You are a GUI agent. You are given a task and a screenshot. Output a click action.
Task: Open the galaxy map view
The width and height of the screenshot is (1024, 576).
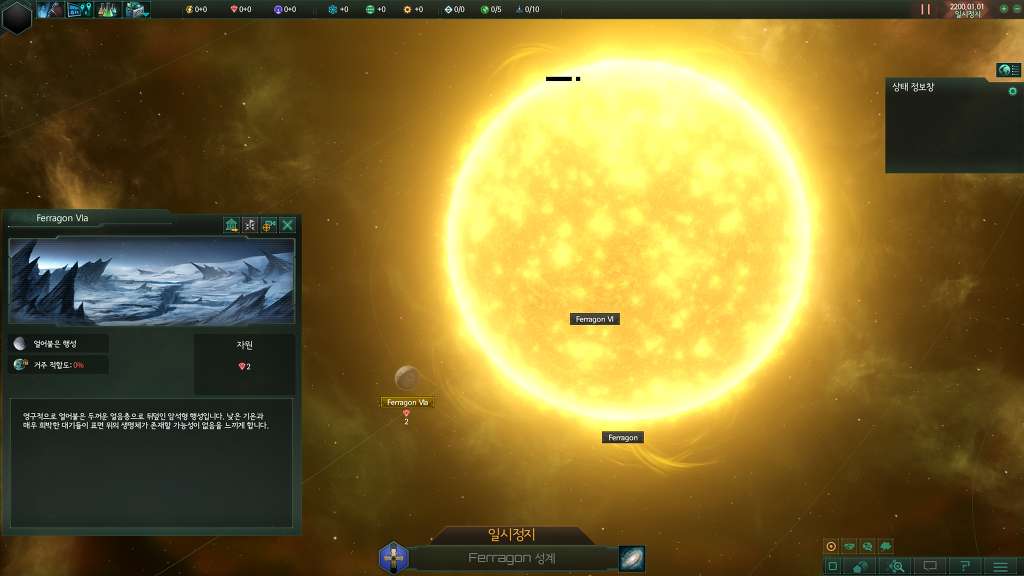[x=632, y=558]
